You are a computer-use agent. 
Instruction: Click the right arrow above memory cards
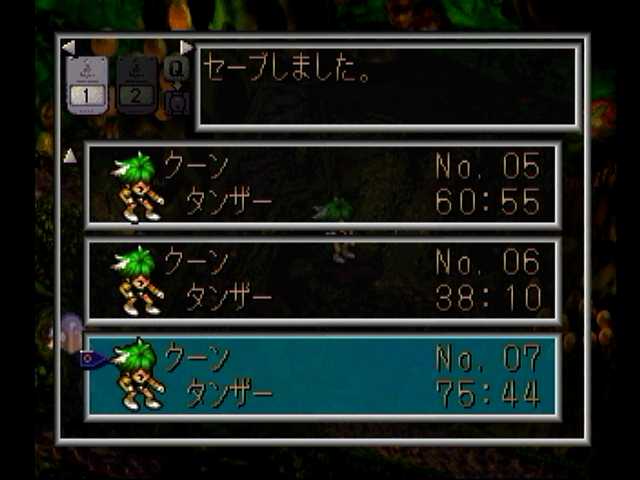(186, 47)
